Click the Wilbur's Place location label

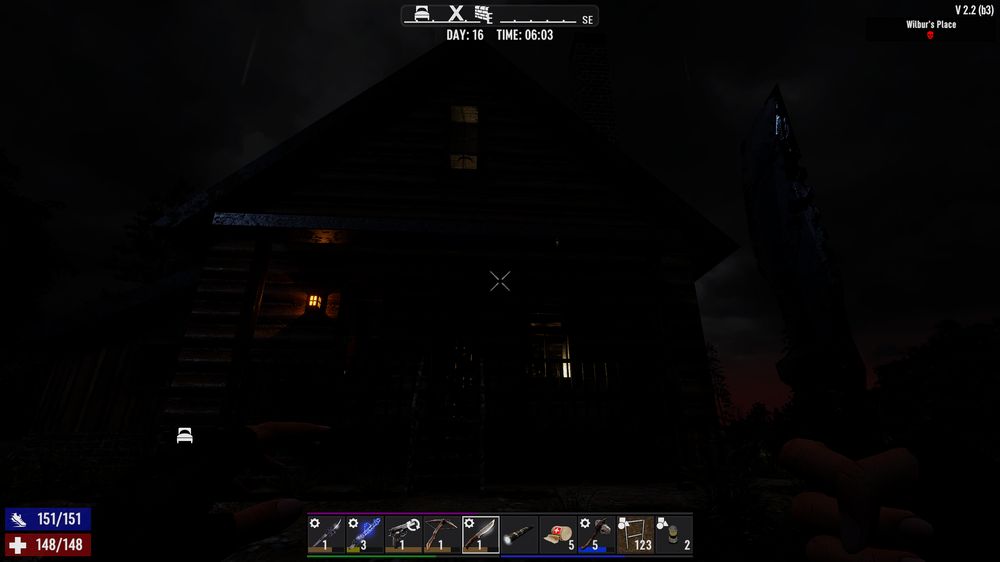pyautogui.click(x=931, y=24)
